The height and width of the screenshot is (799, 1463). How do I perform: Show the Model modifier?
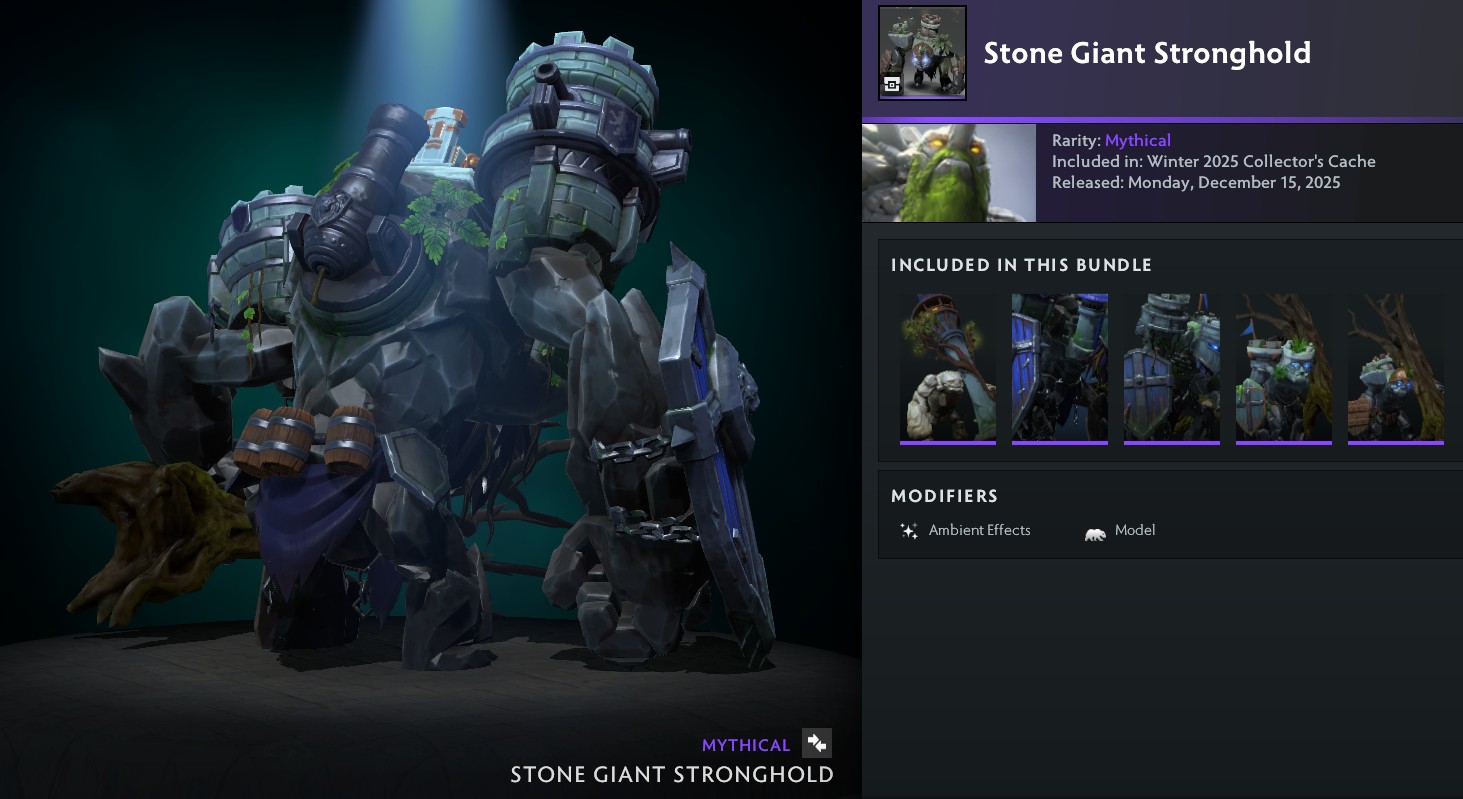click(1120, 531)
